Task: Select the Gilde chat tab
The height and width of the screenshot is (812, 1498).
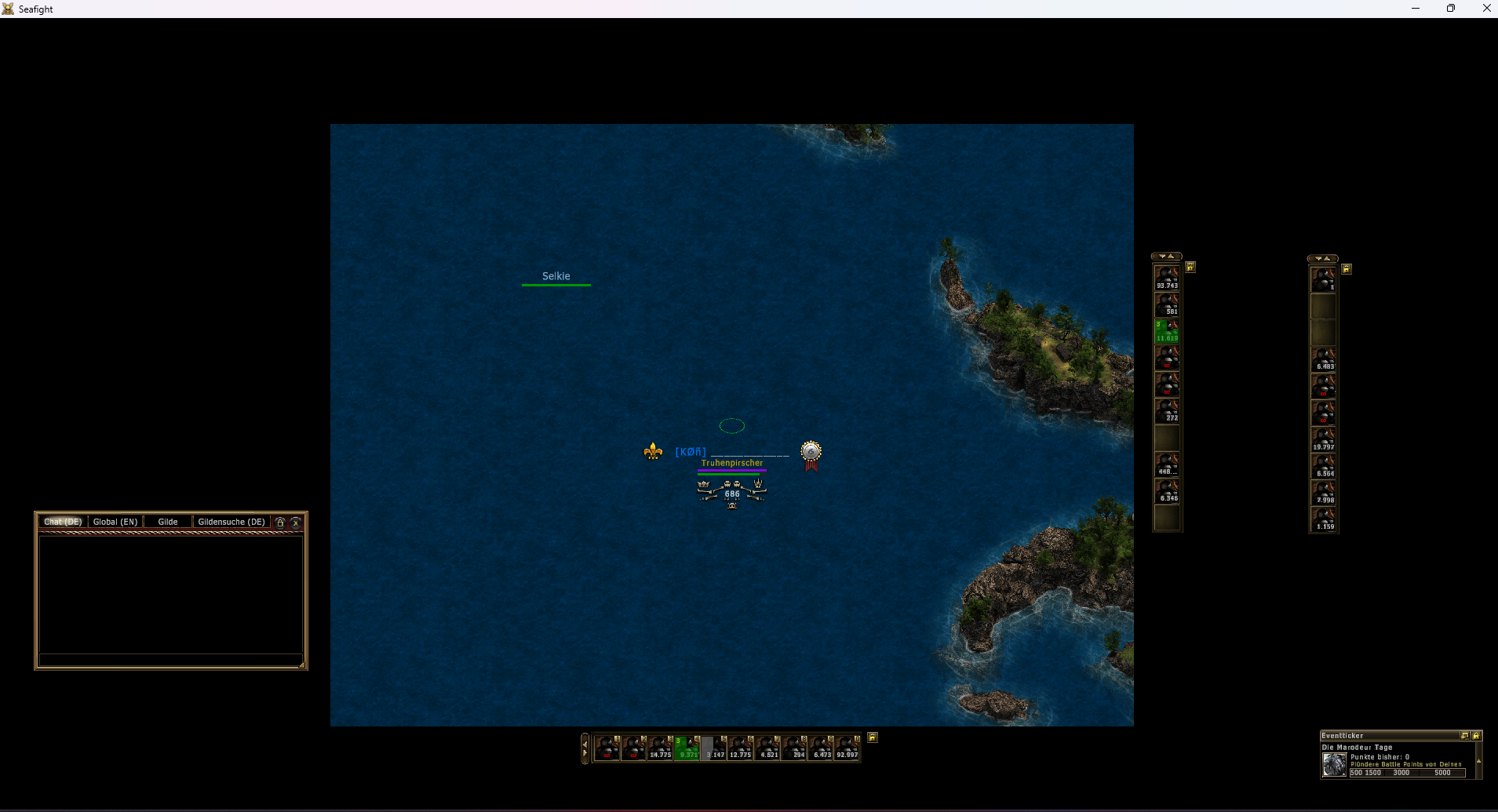Action: click(168, 522)
